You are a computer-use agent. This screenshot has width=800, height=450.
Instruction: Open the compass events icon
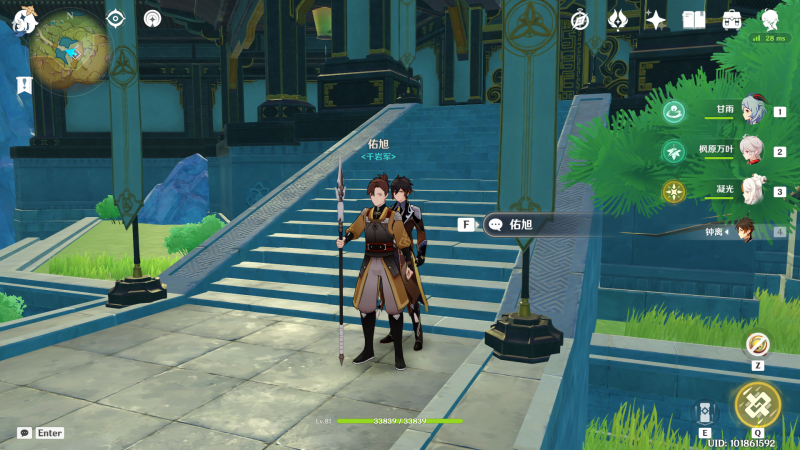tap(580, 19)
